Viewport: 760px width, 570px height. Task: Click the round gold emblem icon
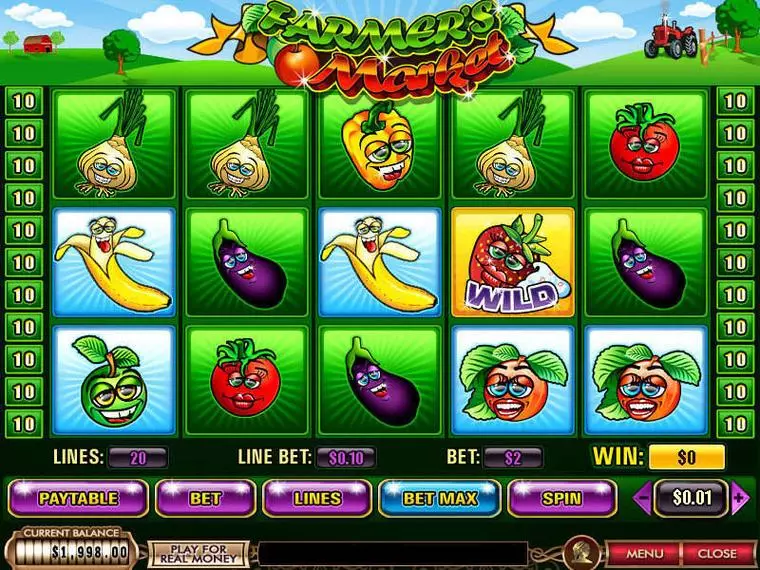point(577,552)
